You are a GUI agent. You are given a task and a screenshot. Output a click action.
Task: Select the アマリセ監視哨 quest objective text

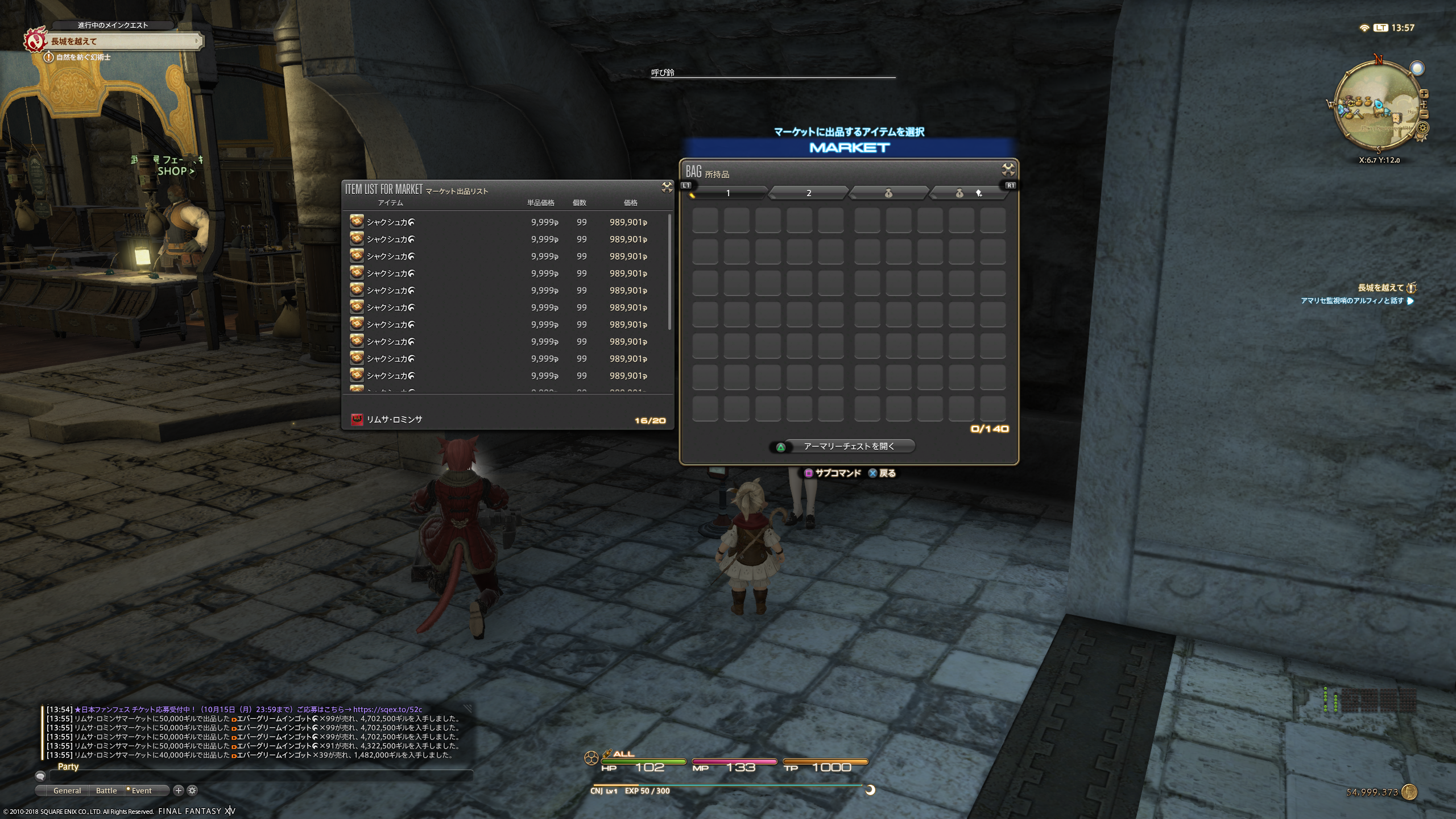[1351, 301]
